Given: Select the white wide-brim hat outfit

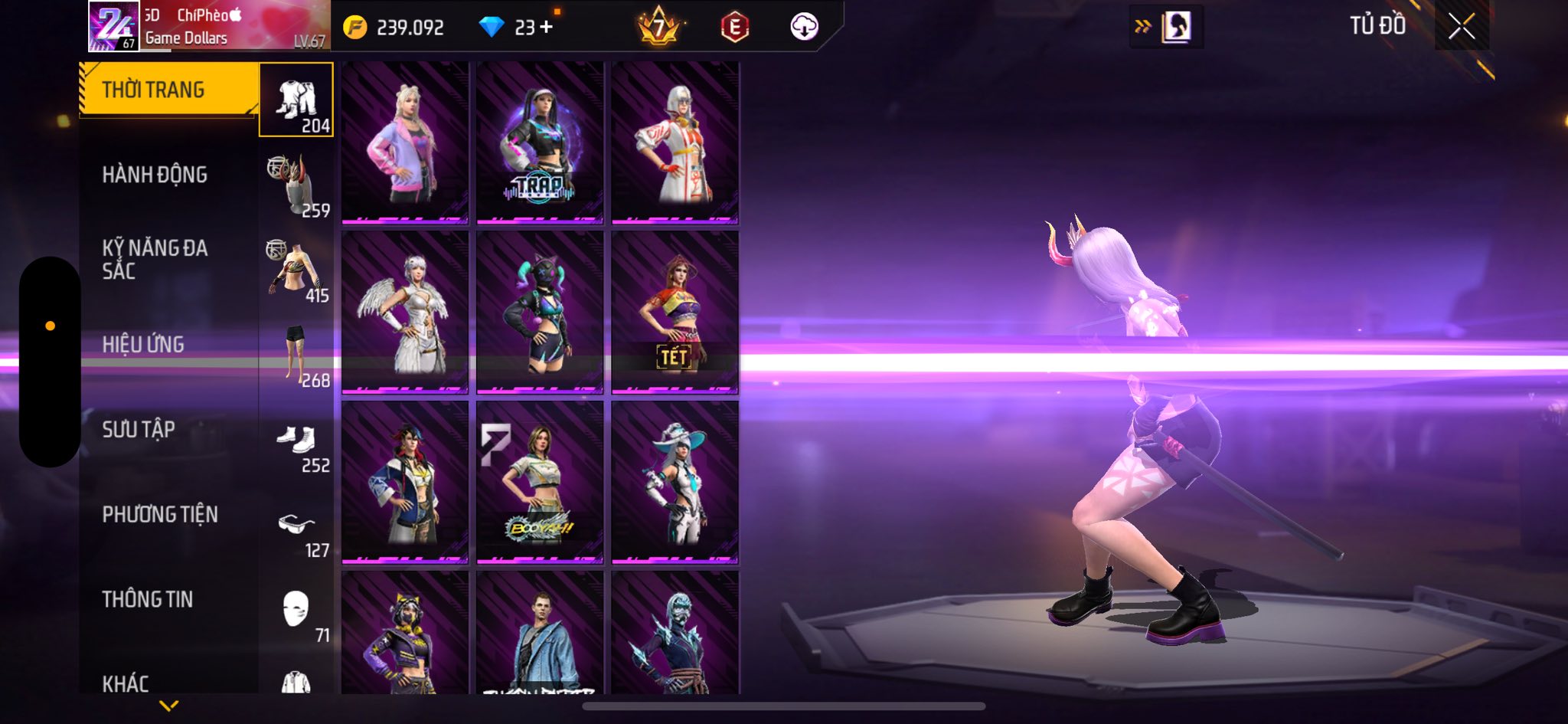Looking at the screenshot, I should click(x=675, y=483).
